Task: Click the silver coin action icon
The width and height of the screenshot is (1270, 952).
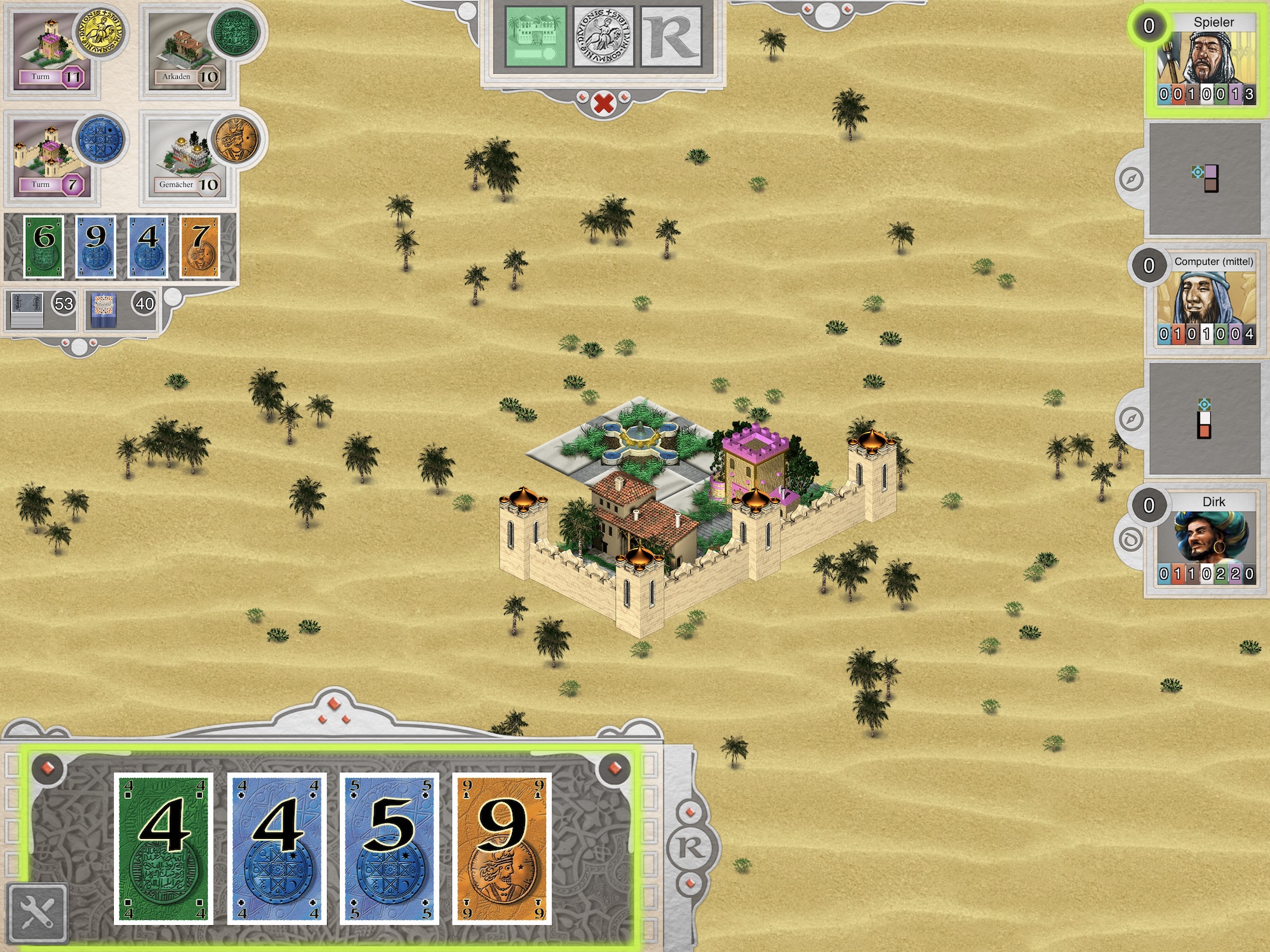Action: click(x=603, y=37)
